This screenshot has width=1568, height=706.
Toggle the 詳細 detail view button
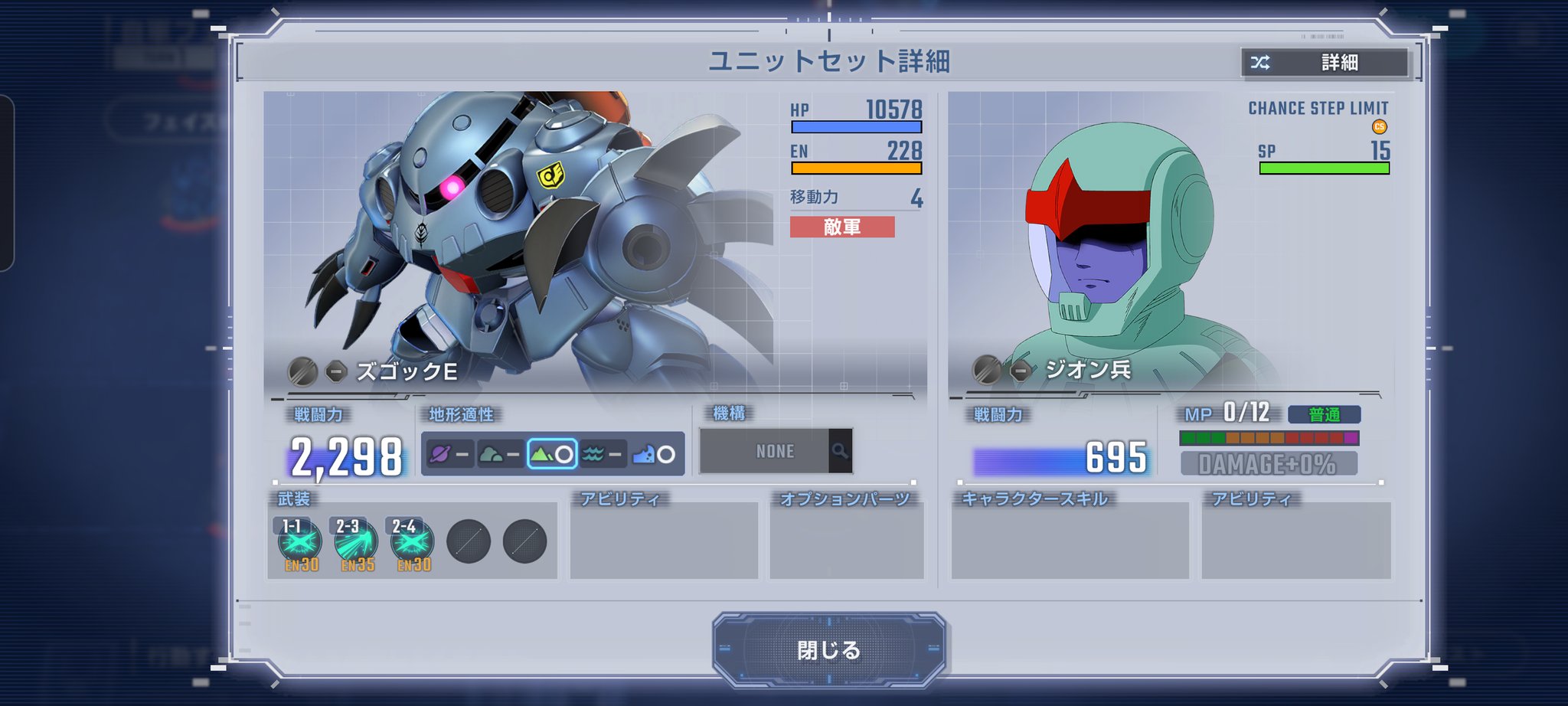point(1325,63)
